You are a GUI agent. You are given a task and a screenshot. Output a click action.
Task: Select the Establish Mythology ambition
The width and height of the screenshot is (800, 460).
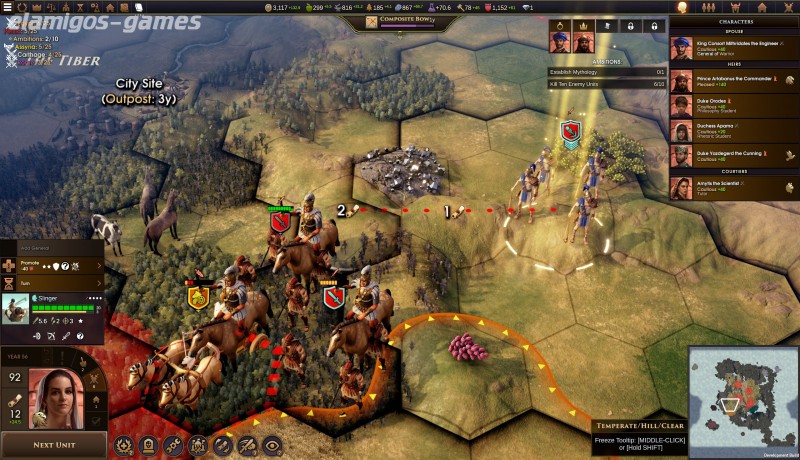(607, 72)
